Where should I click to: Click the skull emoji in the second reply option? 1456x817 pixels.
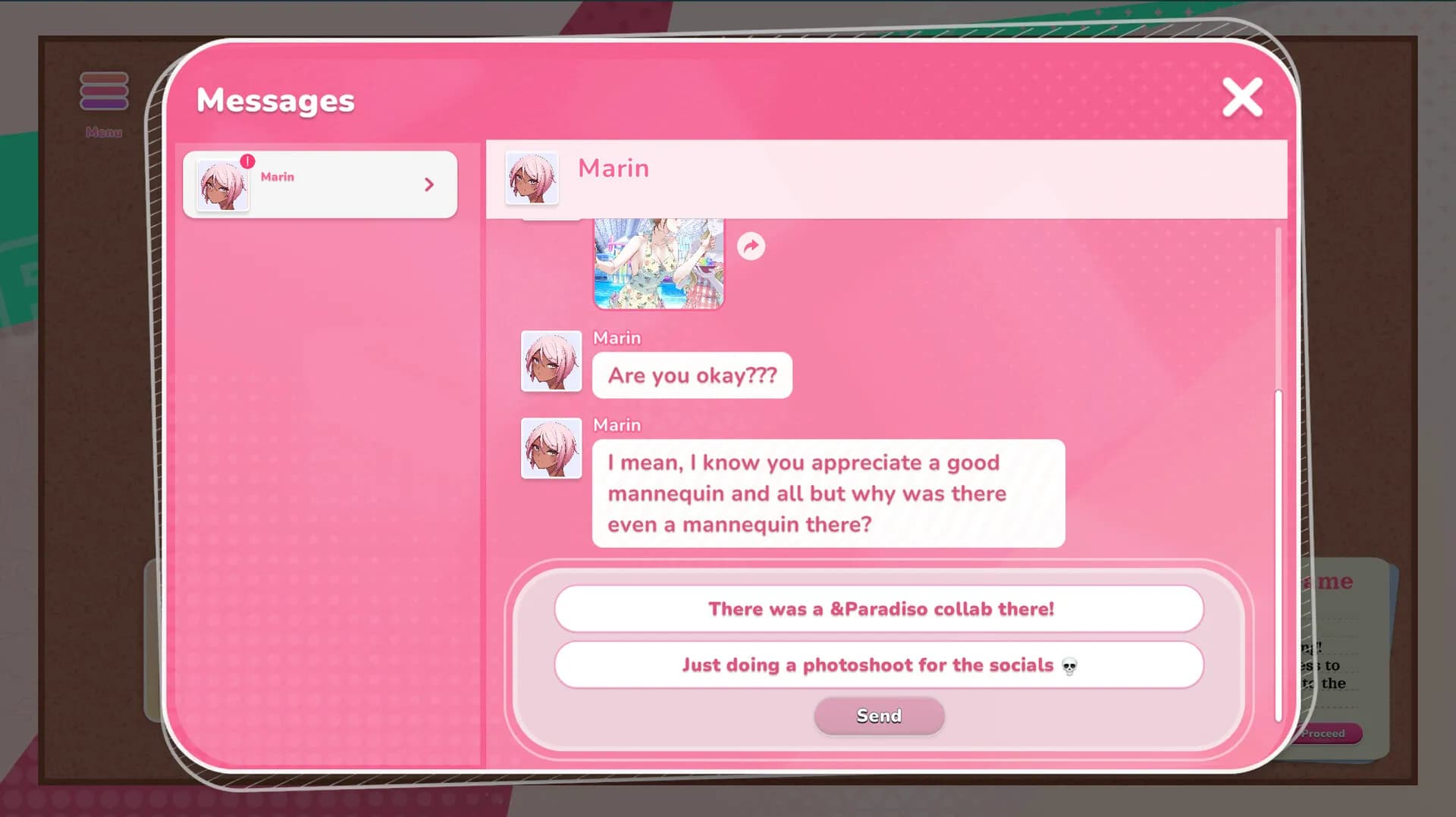point(1069,665)
